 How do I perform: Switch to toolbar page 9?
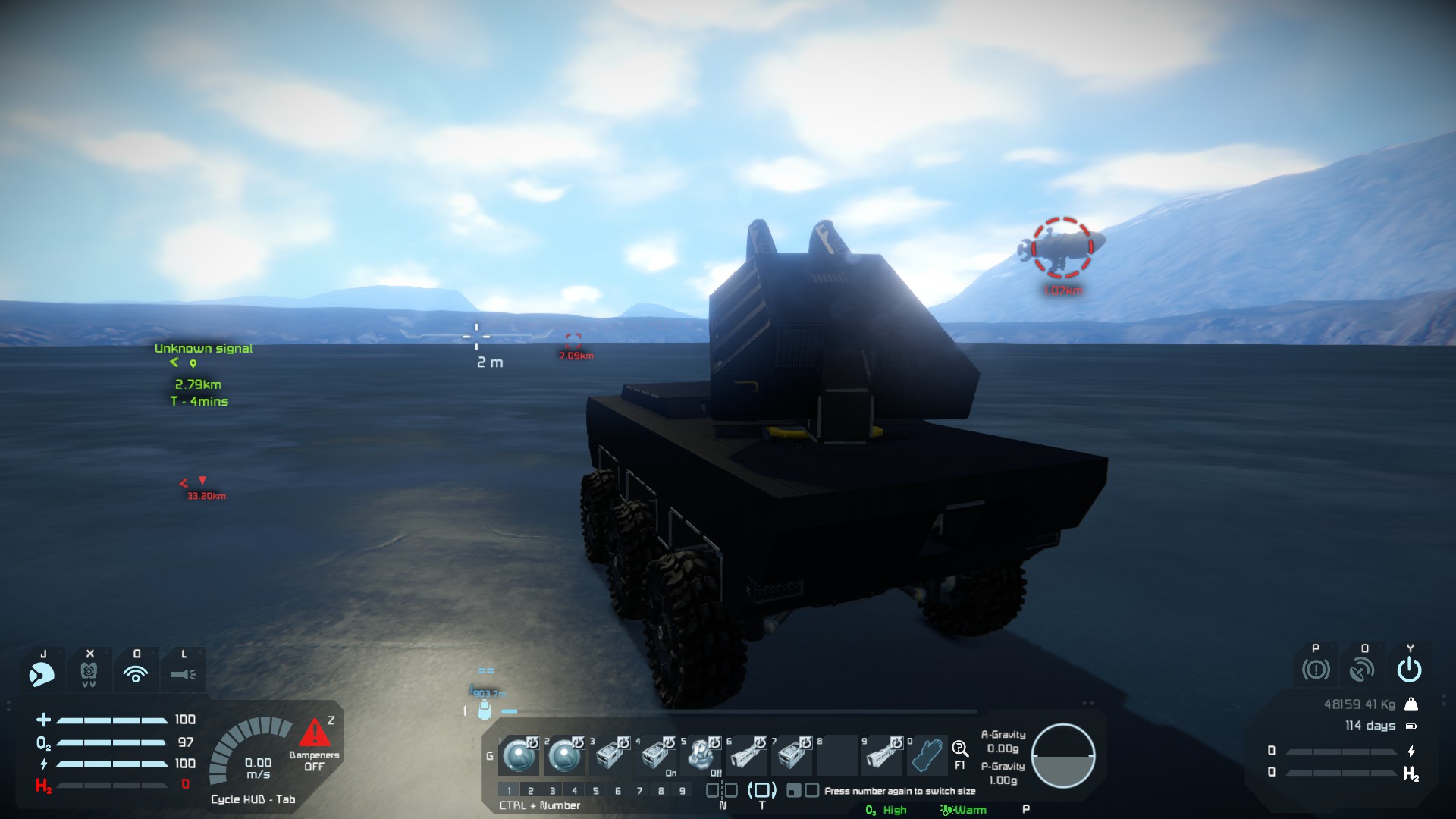[x=682, y=791]
